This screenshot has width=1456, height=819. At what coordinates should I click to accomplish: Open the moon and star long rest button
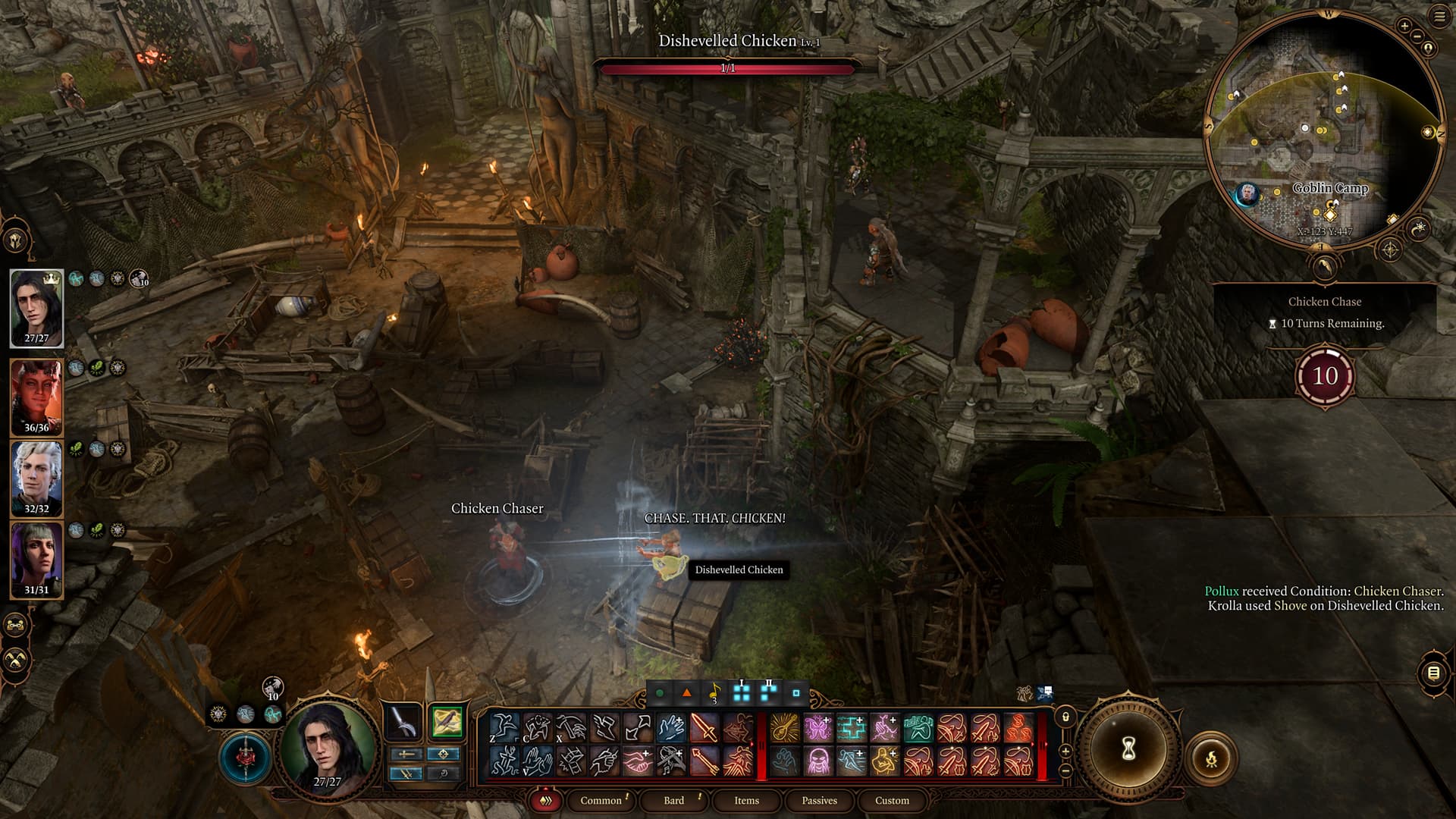pos(1418,228)
